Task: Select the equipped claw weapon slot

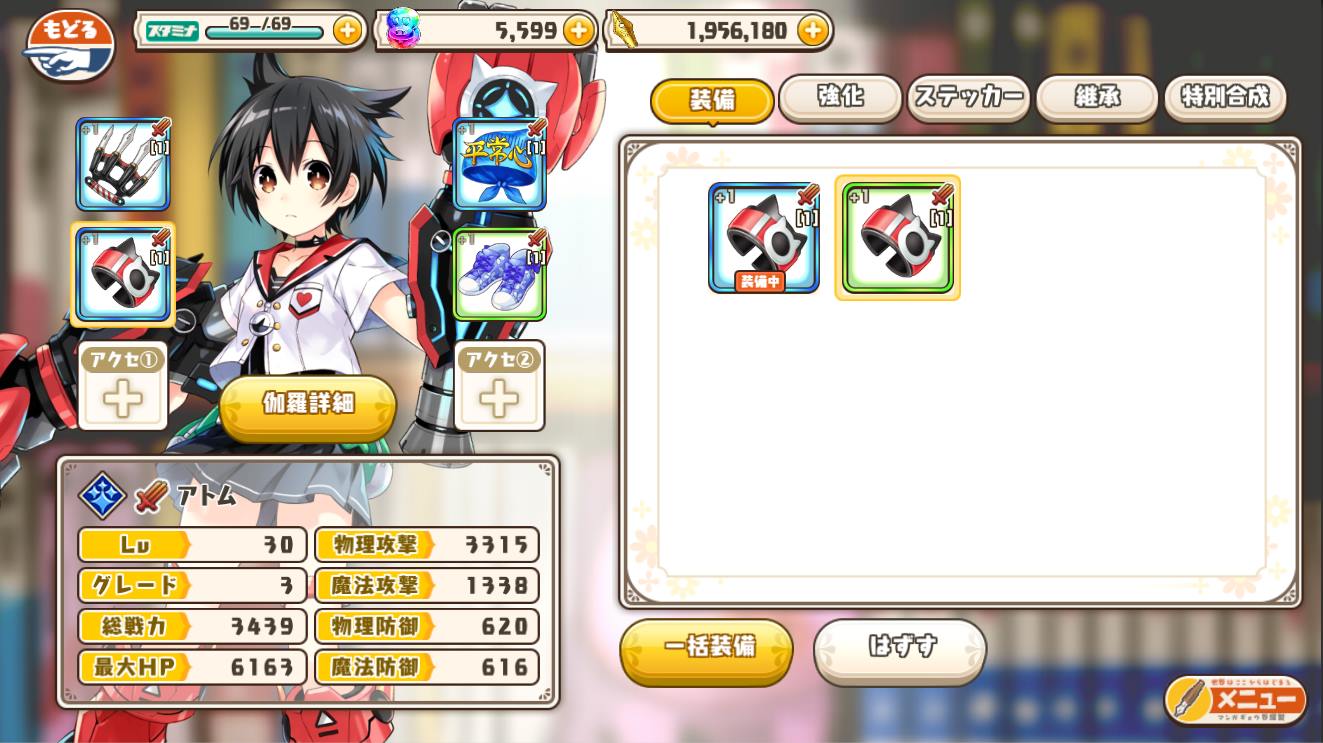Action: (x=123, y=164)
